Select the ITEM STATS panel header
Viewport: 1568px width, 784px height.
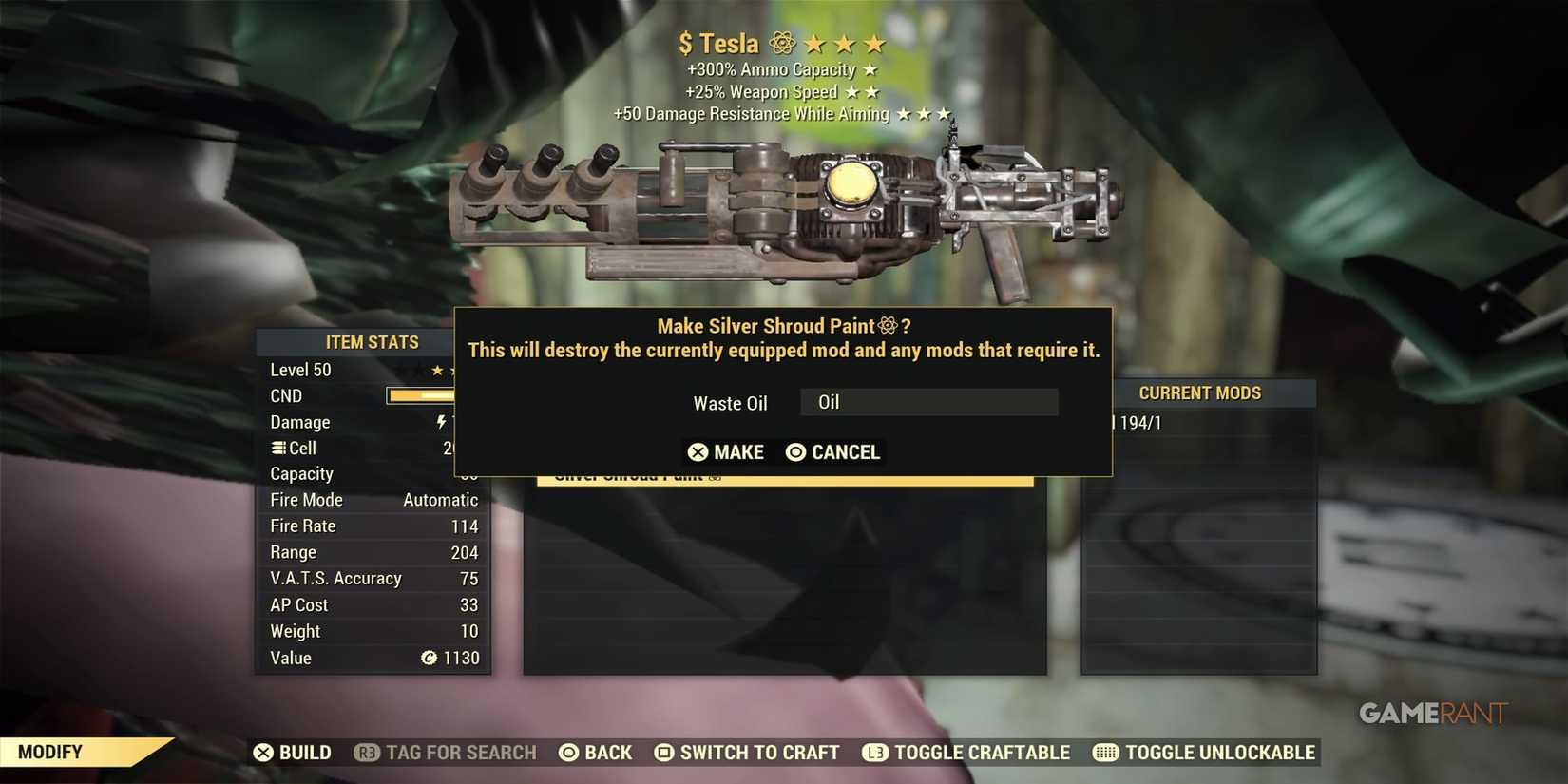tap(373, 342)
